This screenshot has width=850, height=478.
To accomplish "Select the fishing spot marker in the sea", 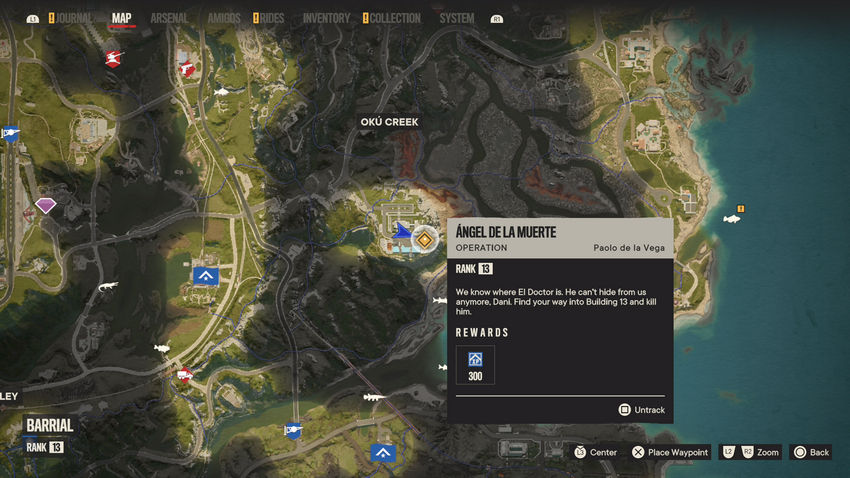I will 732,218.
